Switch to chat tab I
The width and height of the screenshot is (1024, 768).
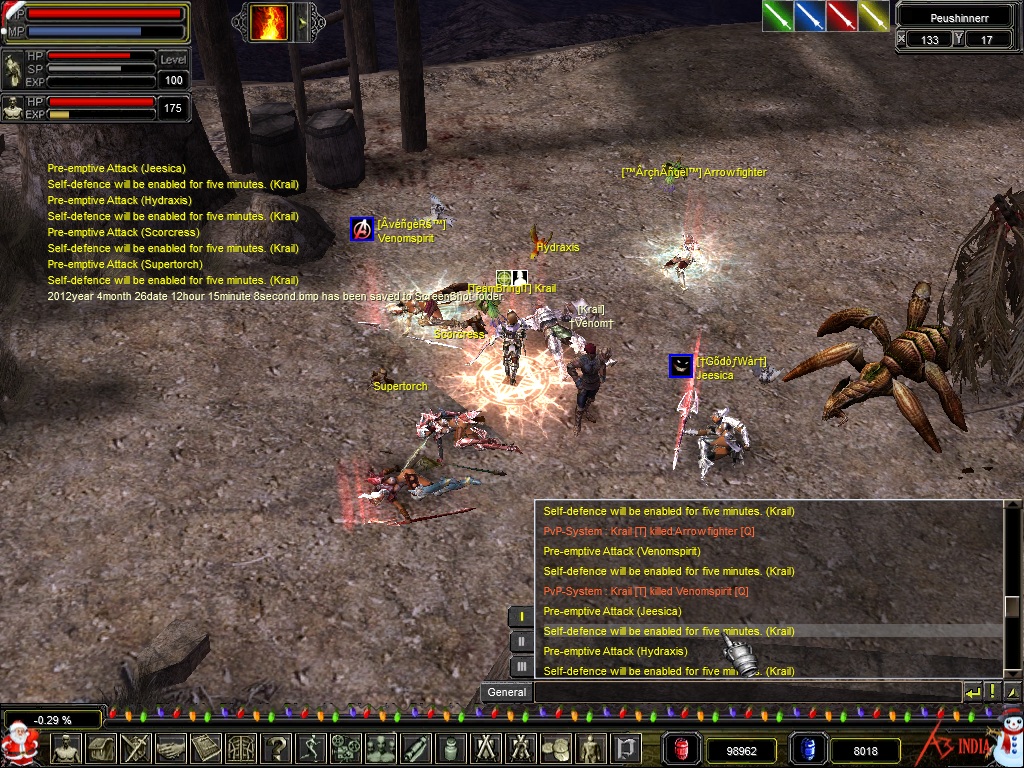point(521,616)
